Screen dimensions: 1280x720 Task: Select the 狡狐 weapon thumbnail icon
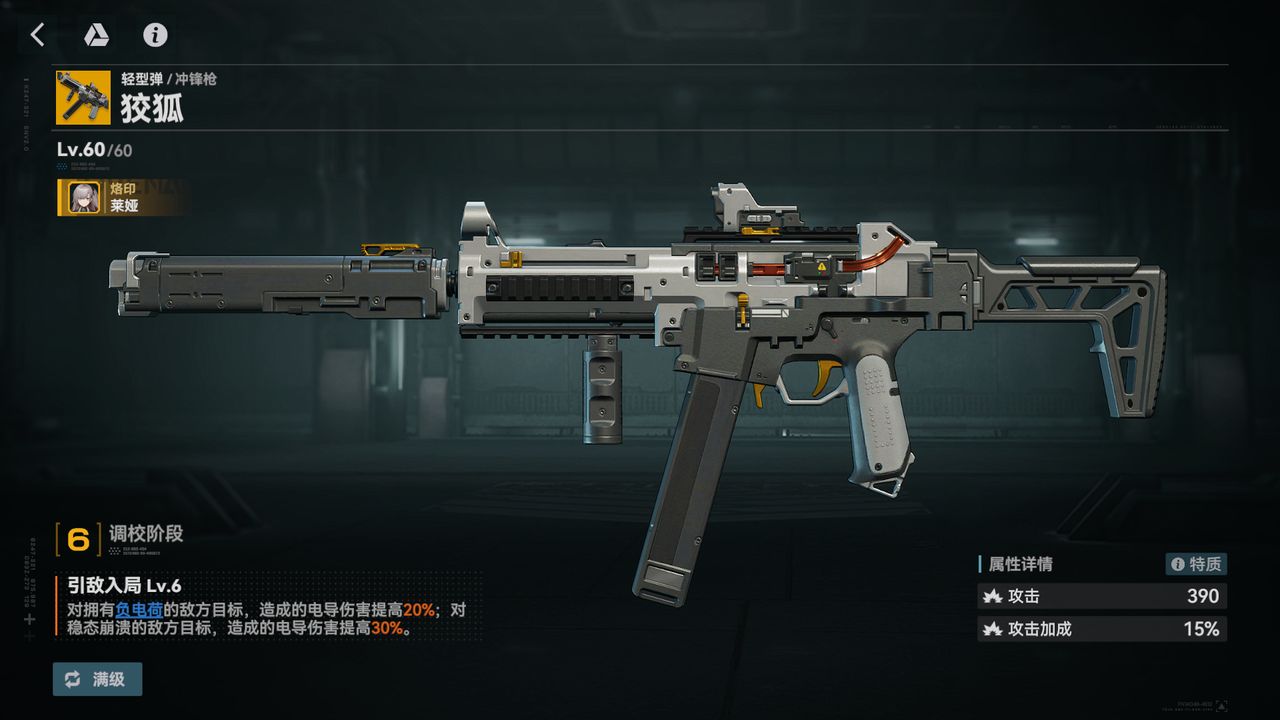point(83,97)
